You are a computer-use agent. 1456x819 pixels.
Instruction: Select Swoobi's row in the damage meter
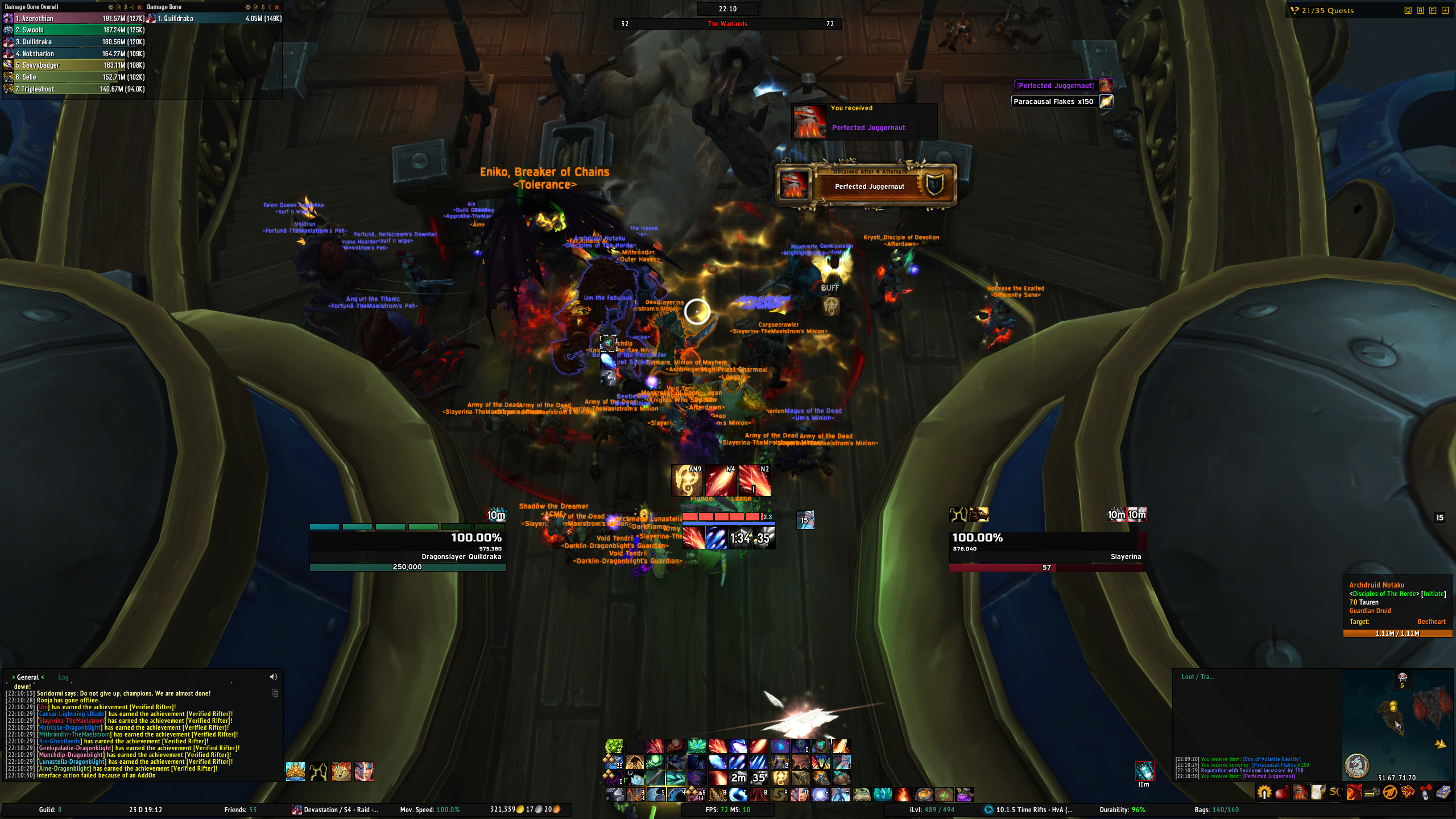74,30
